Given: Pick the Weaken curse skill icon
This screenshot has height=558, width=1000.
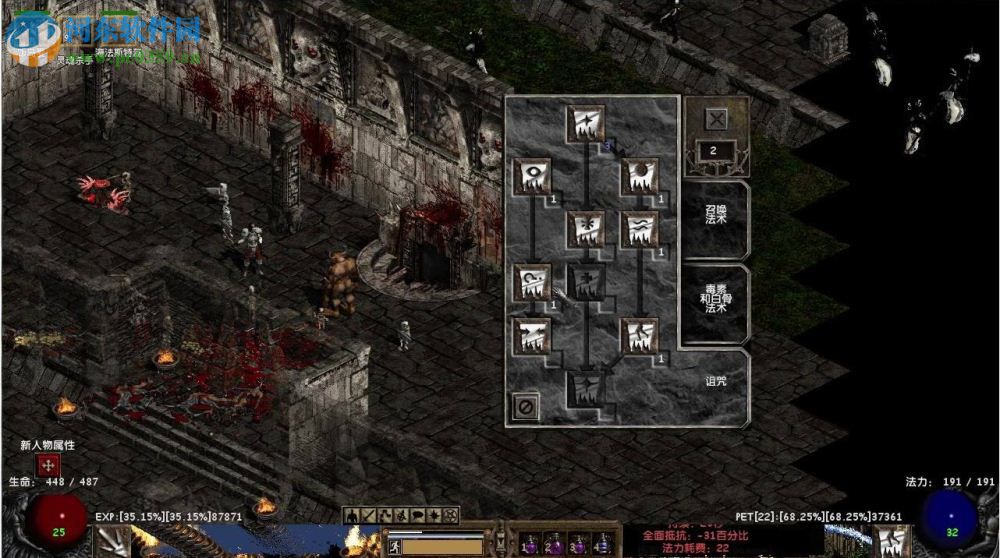Looking at the screenshot, I should pos(639,177).
